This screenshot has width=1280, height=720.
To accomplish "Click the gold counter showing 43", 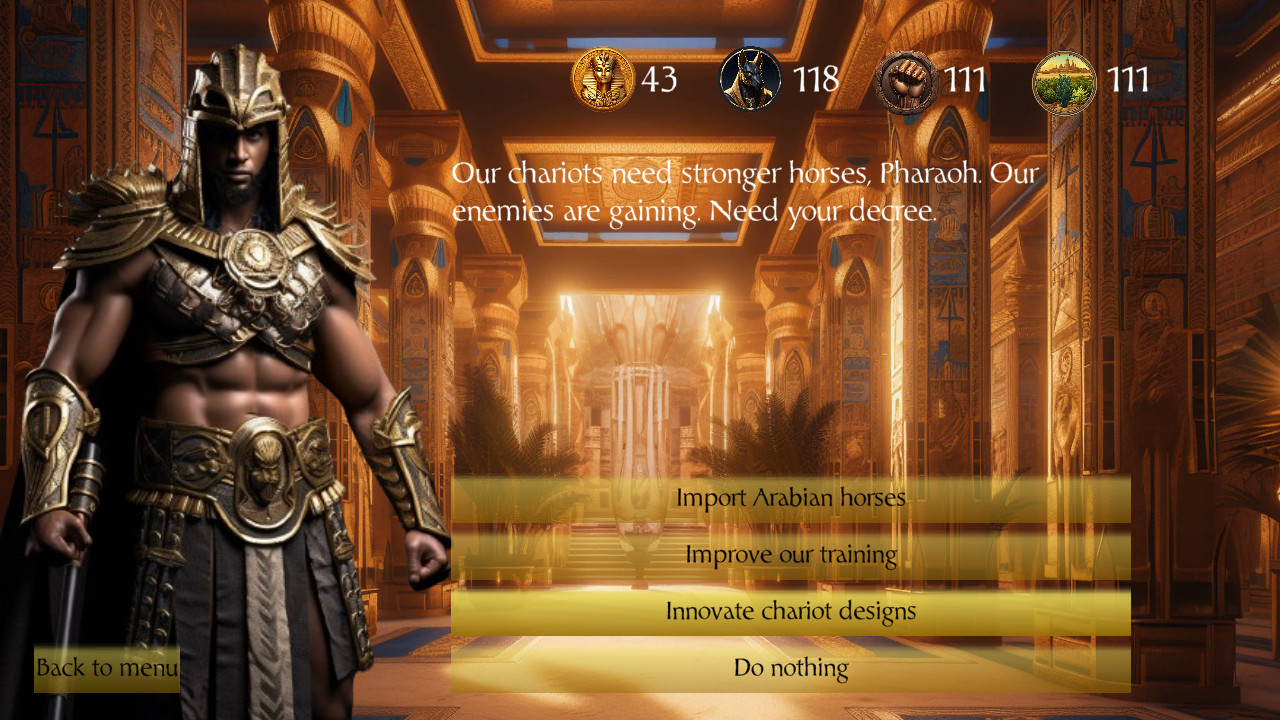I will point(659,80).
